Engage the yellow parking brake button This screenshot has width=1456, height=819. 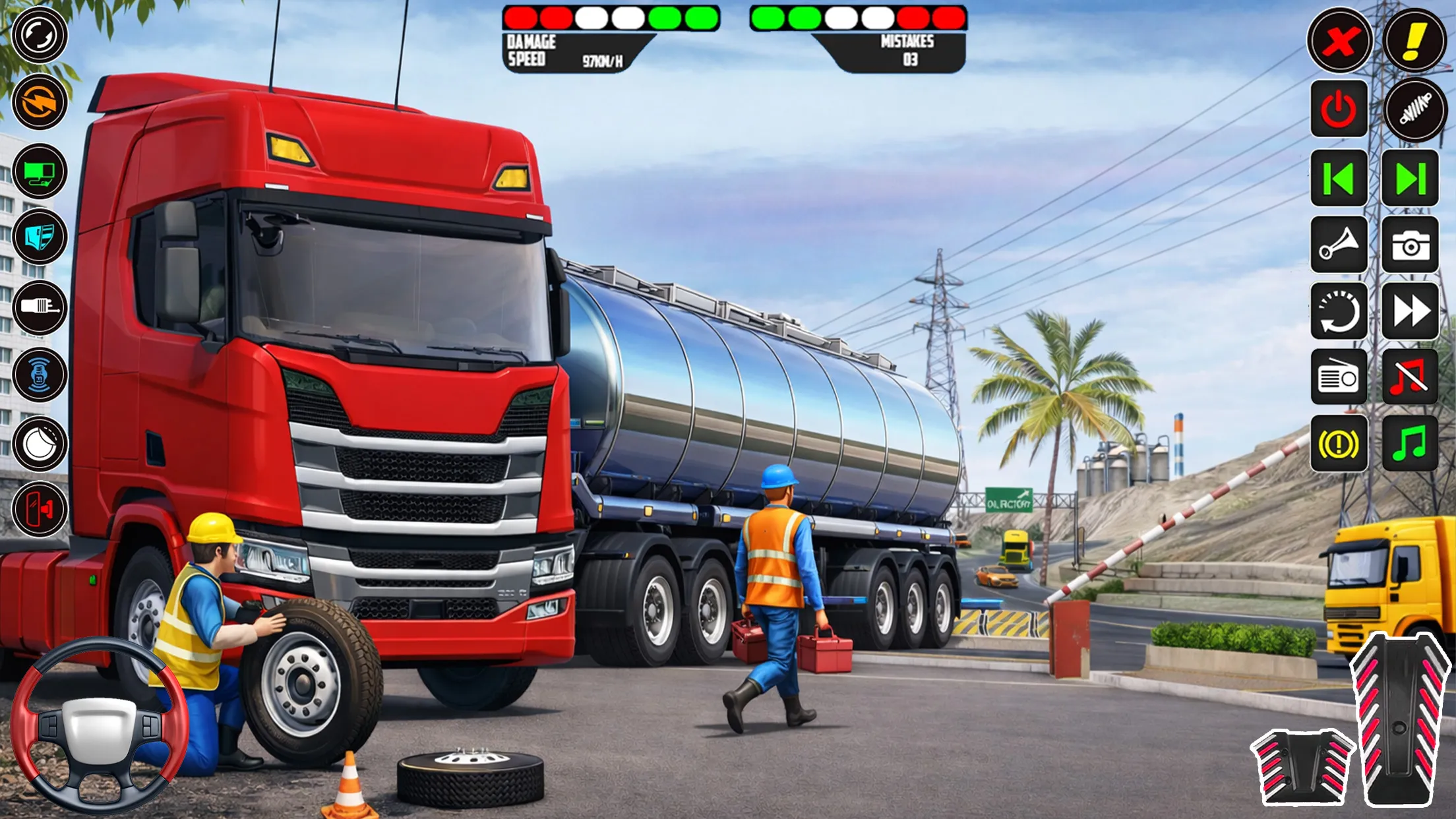coord(1339,443)
